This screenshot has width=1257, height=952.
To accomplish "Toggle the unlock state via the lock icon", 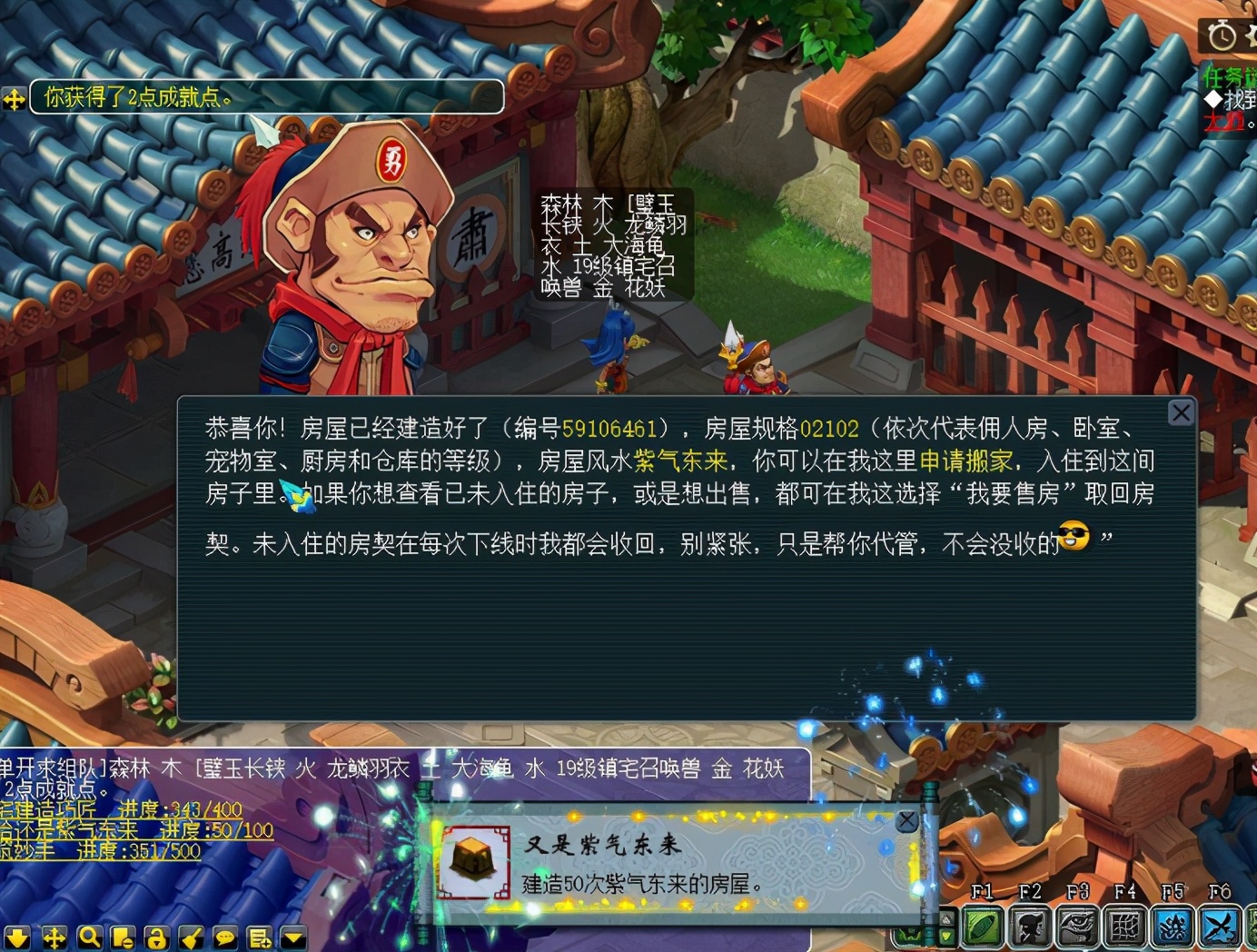I will [156, 936].
